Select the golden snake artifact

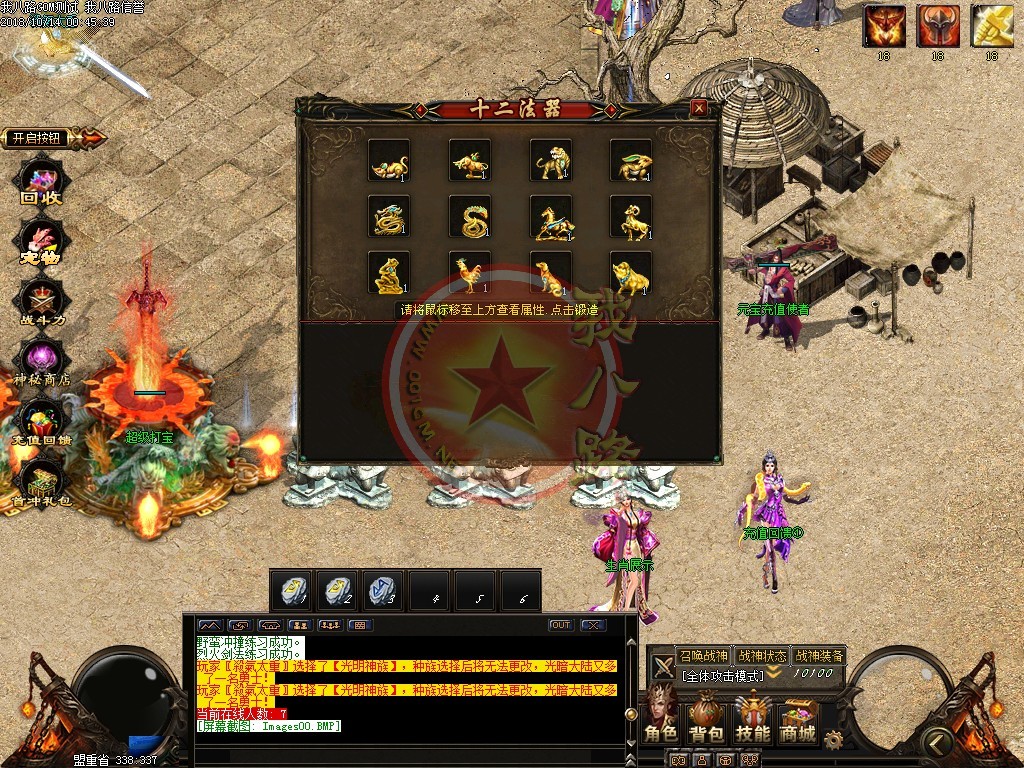(x=470, y=216)
